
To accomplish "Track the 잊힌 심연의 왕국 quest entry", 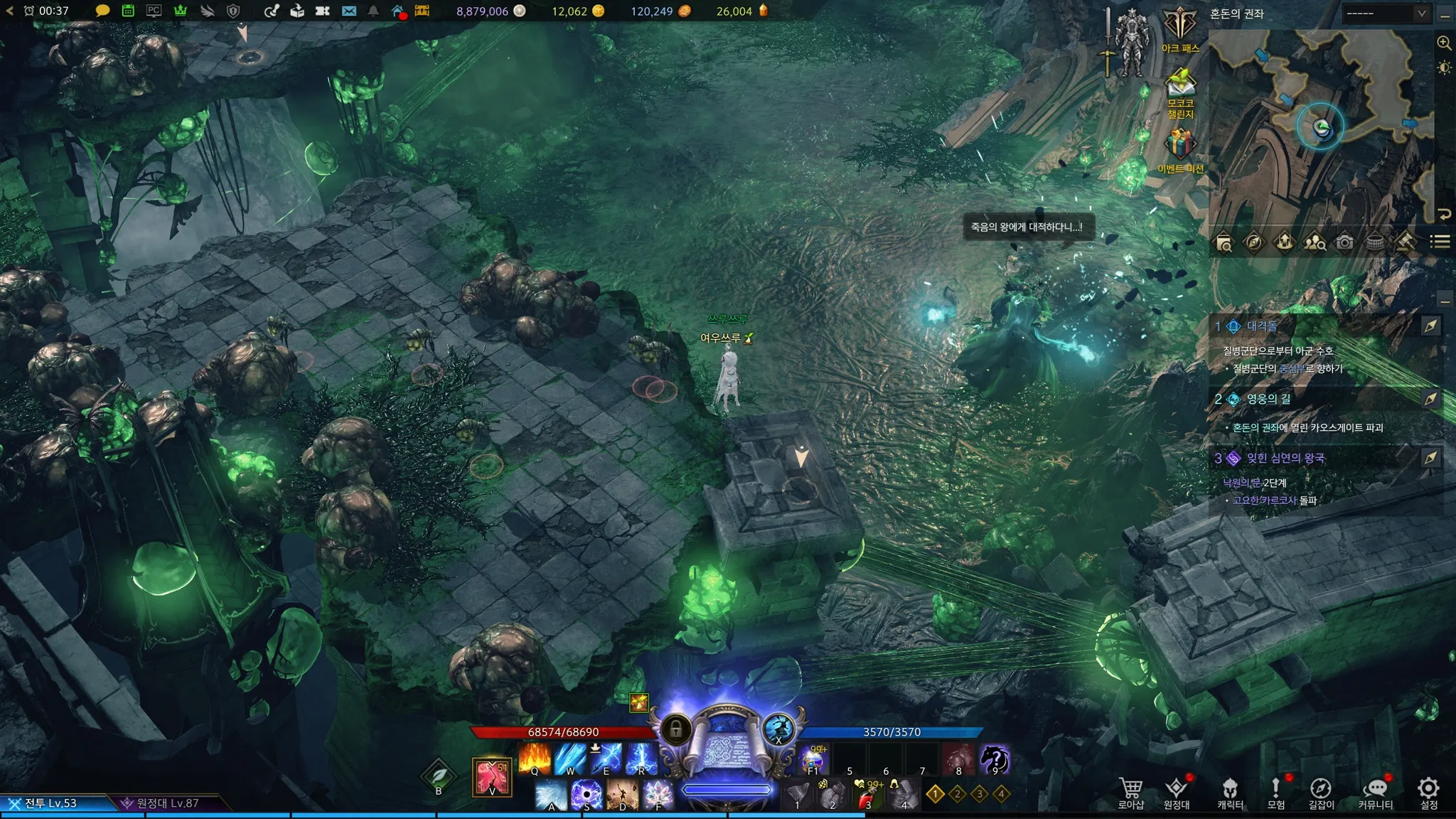I will 1285,459.
